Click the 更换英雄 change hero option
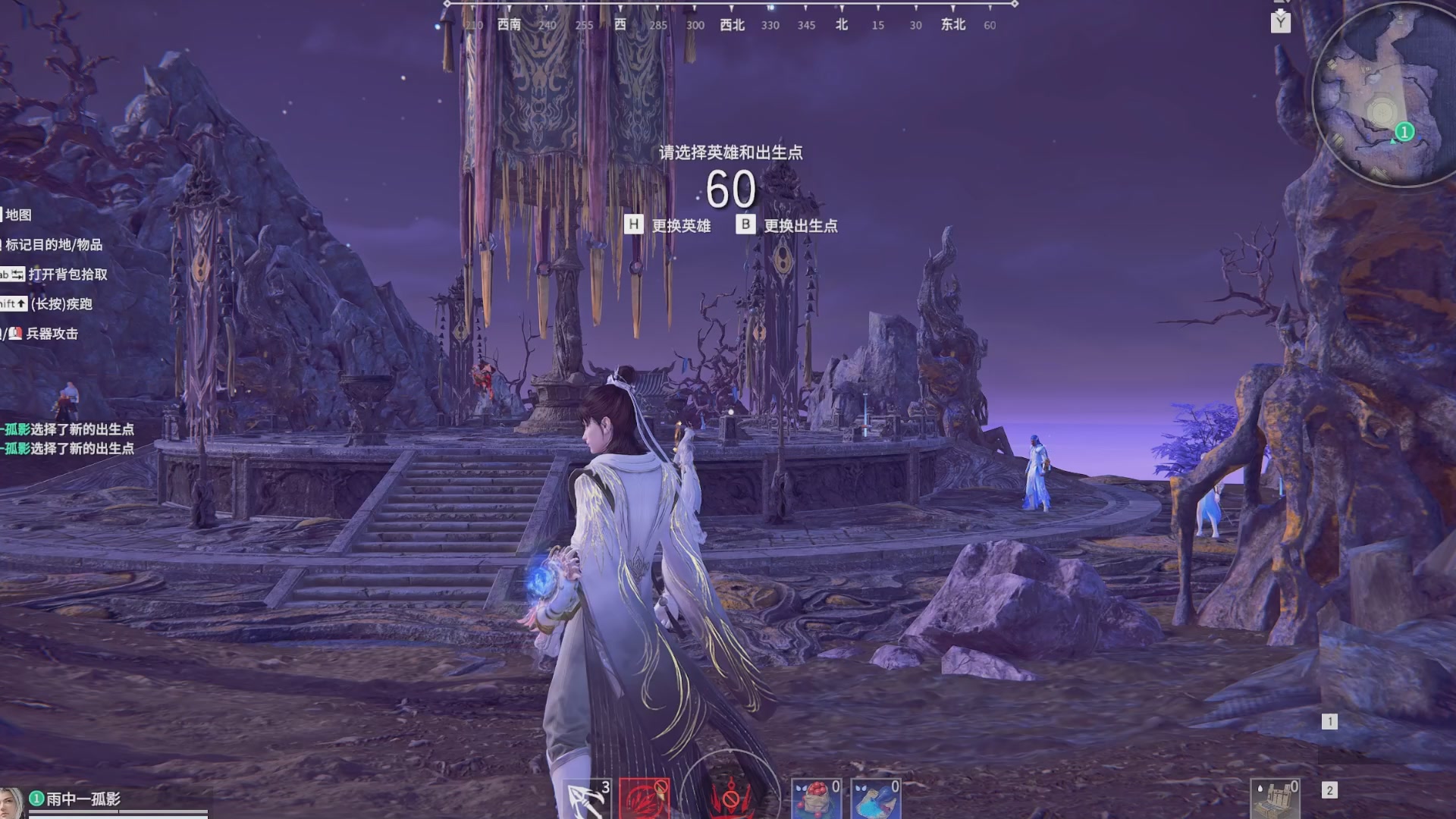 tap(667, 225)
